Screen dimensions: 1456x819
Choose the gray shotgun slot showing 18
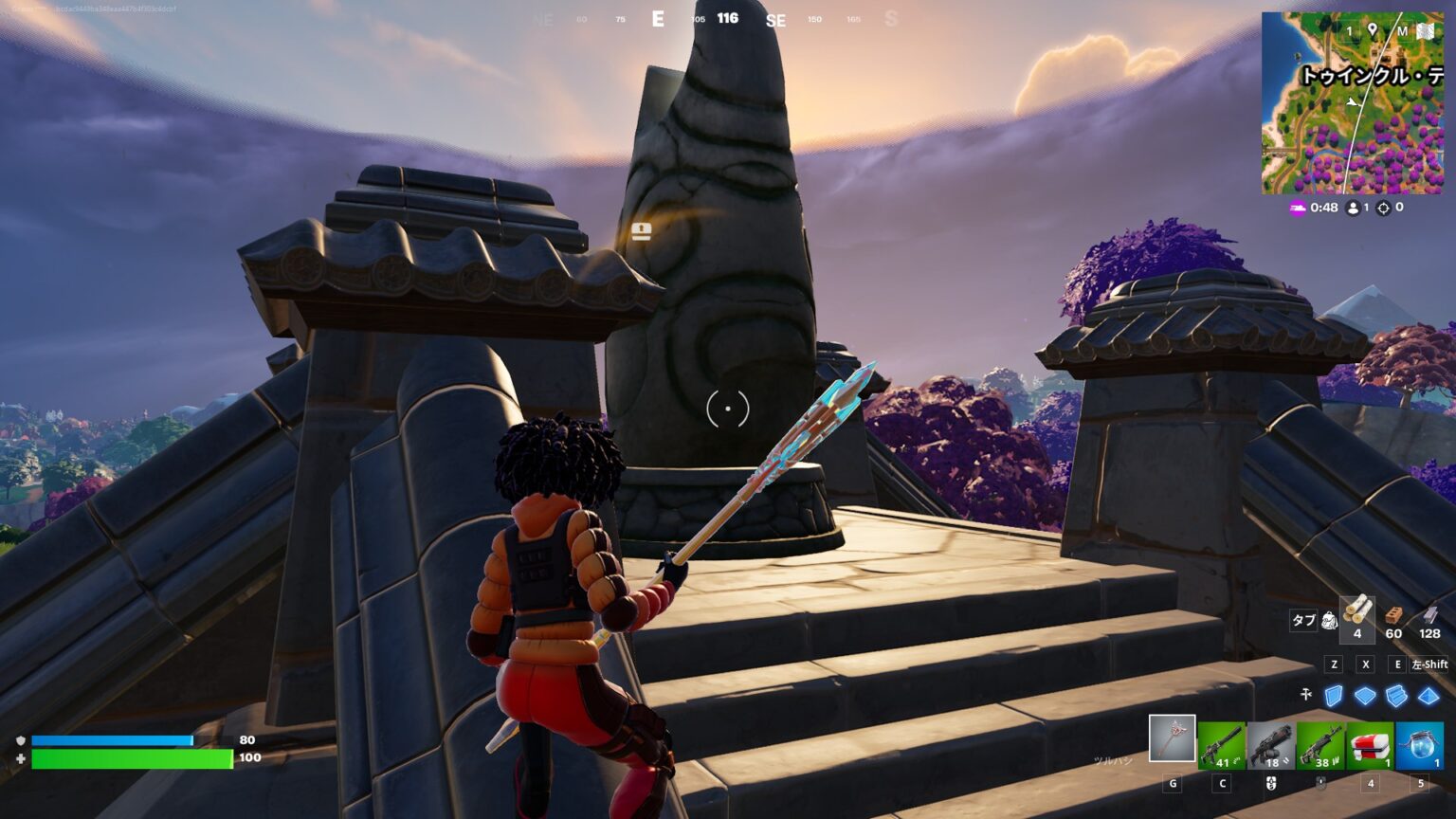(1271, 745)
